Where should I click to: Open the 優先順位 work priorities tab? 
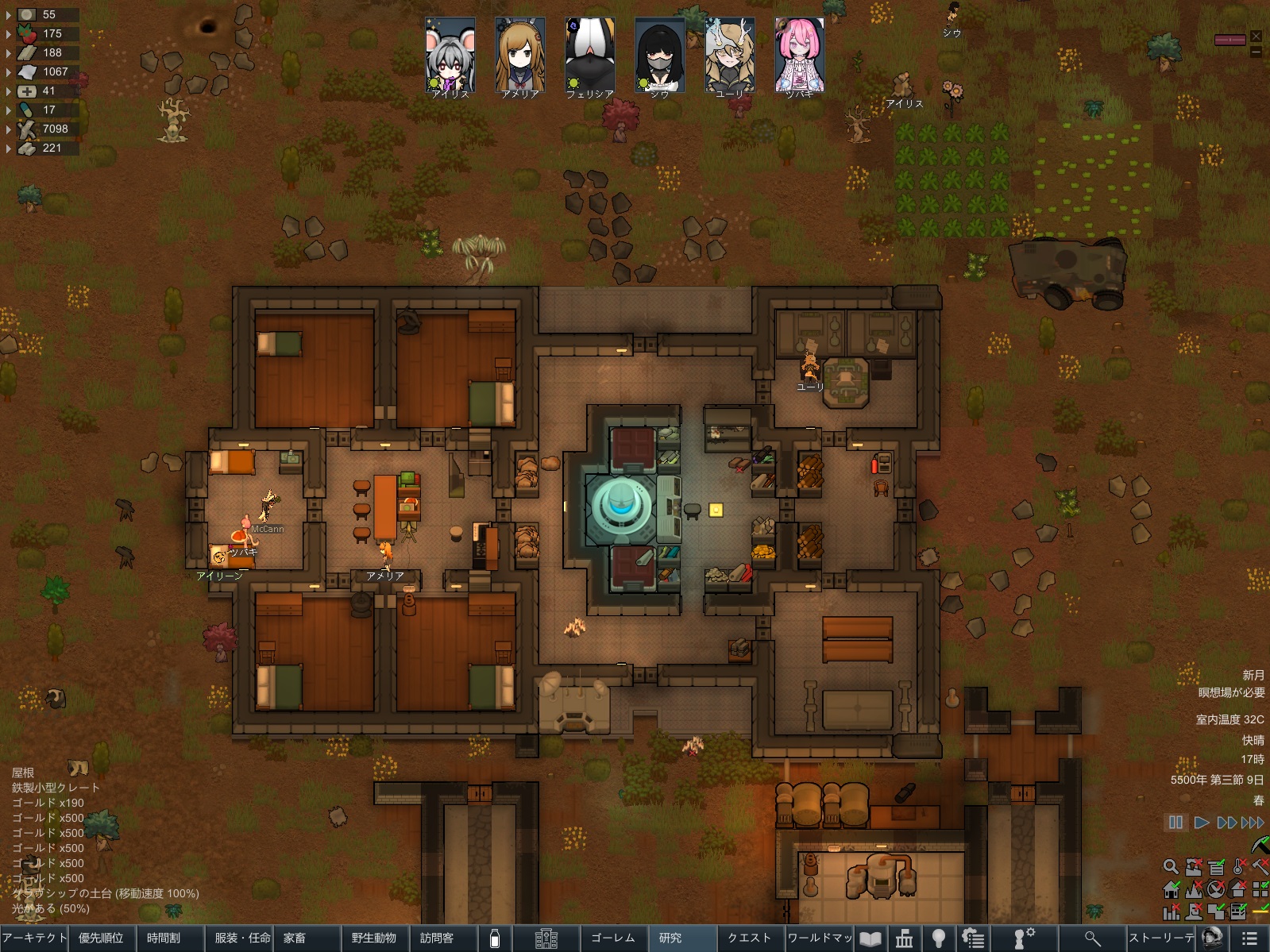pos(102,938)
